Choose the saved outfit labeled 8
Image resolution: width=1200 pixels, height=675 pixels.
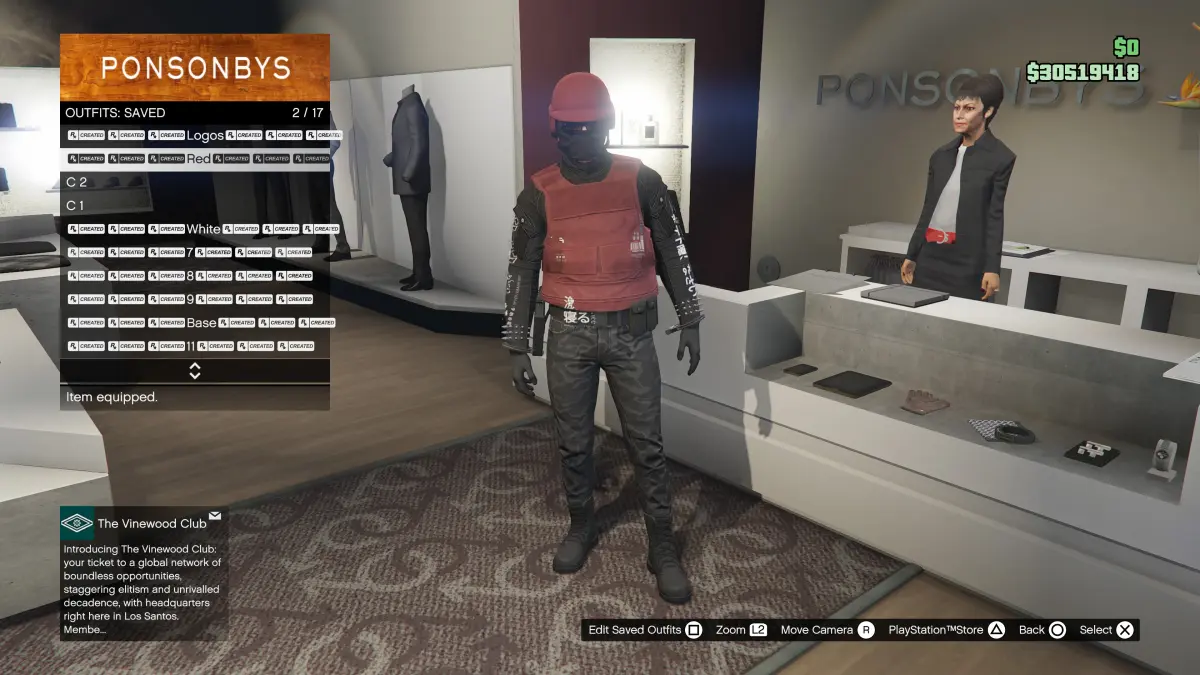(195, 275)
